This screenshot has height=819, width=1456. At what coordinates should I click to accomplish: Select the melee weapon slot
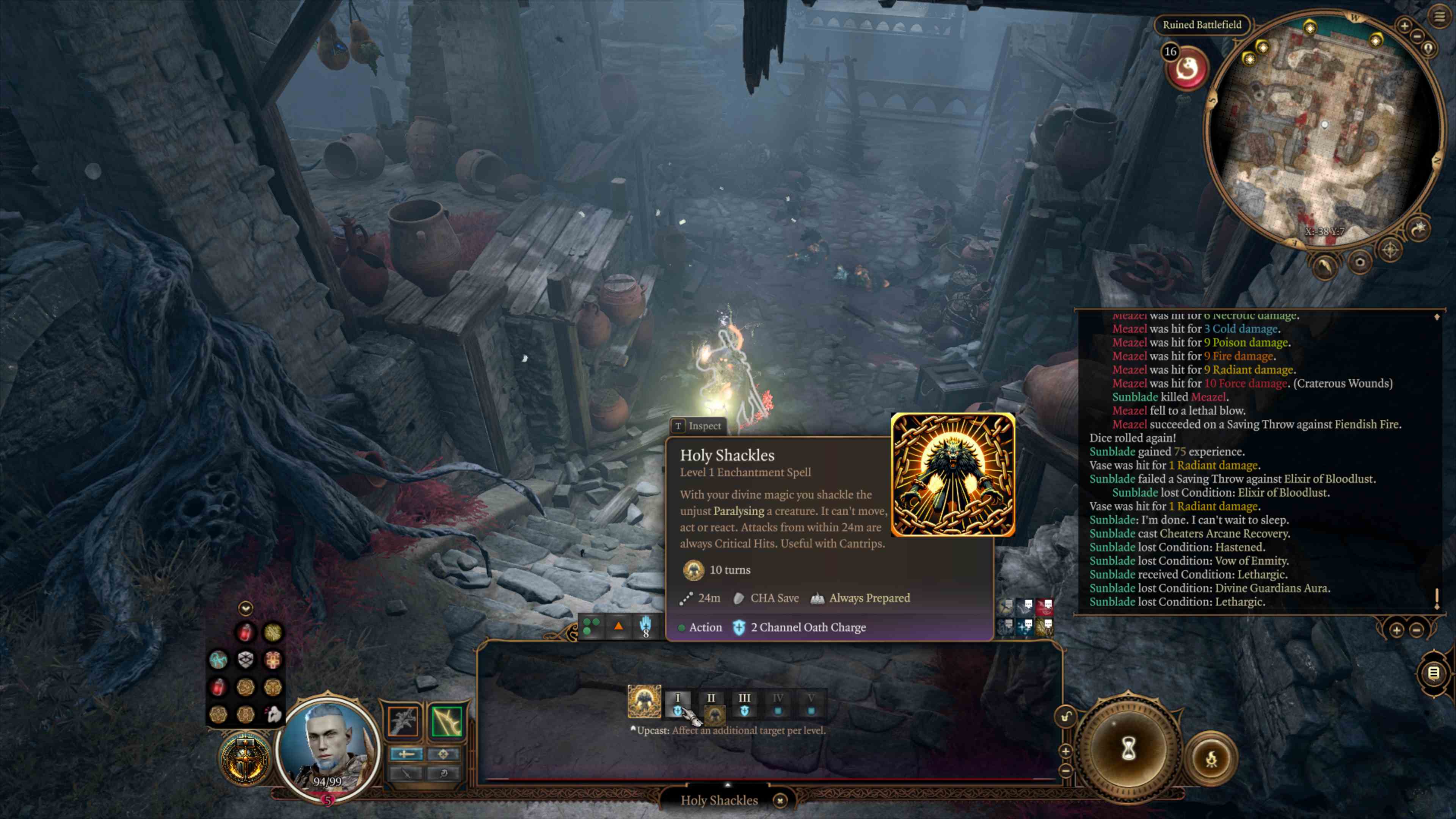(403, 721)
